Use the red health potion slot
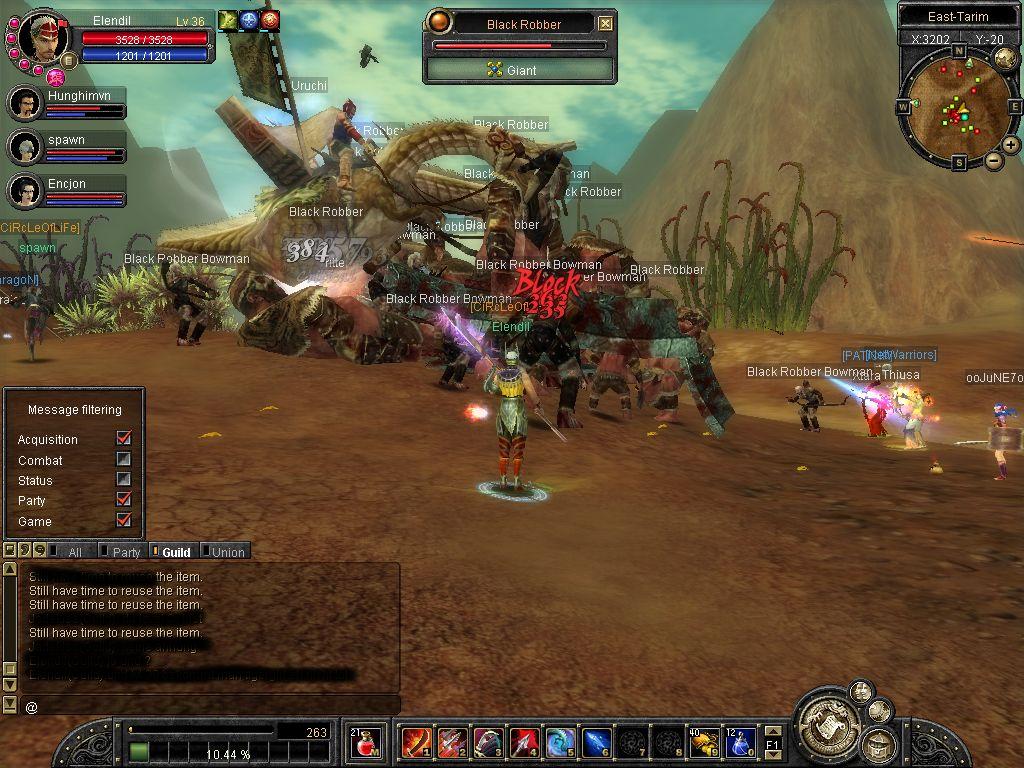 click(x=365, y=744)
